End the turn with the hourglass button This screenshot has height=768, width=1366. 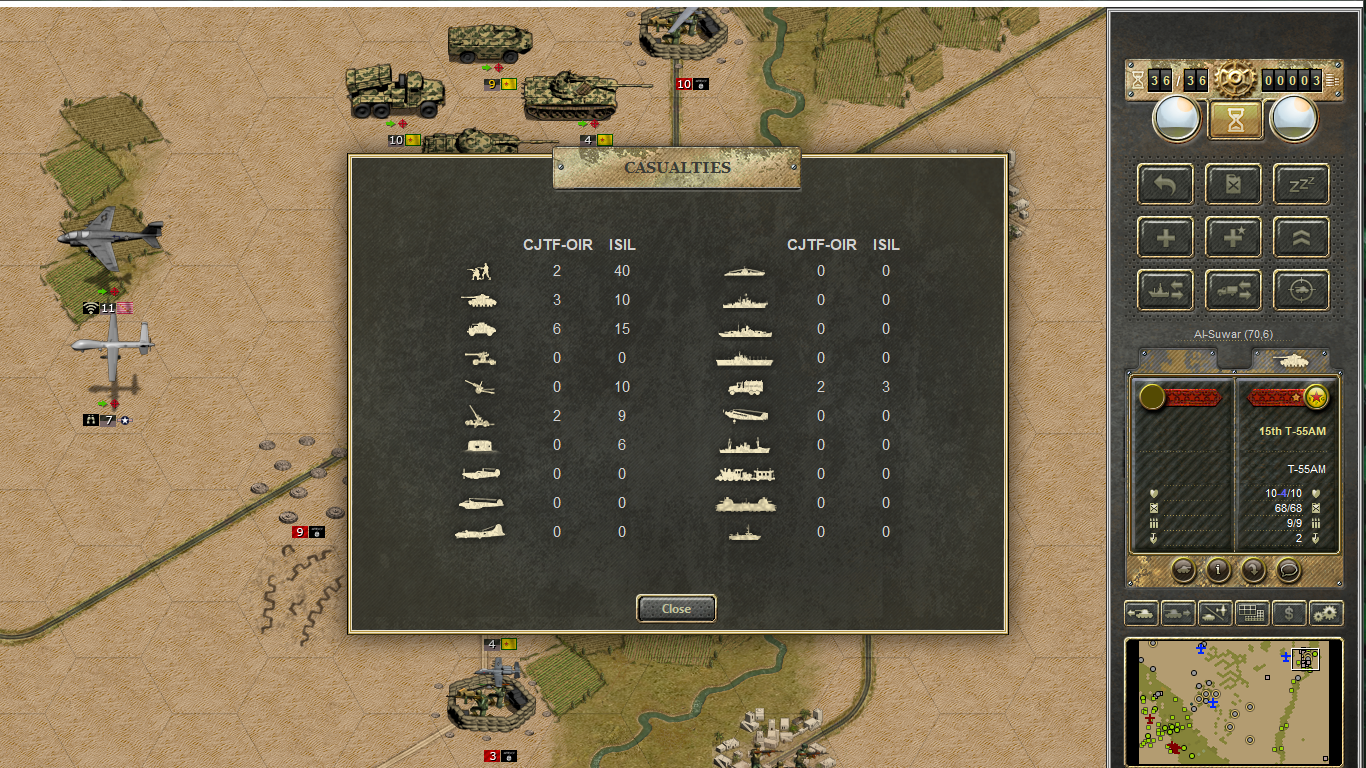click(1234, 120)
